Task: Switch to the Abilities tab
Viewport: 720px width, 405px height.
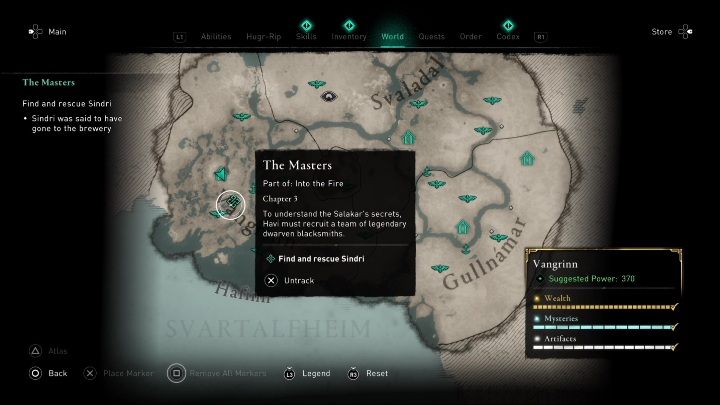Action: pos(216,36)
